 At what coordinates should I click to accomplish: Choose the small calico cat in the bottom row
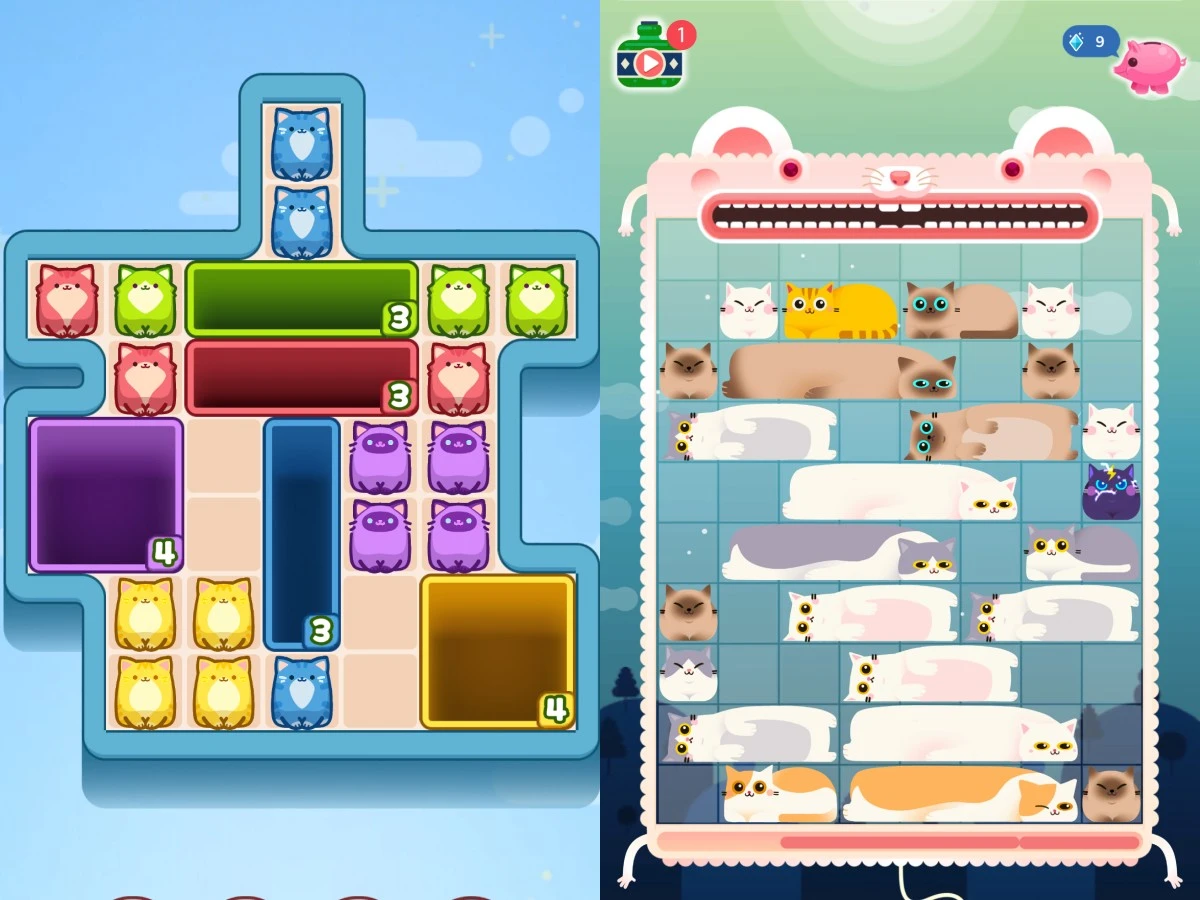click(779, 794)
